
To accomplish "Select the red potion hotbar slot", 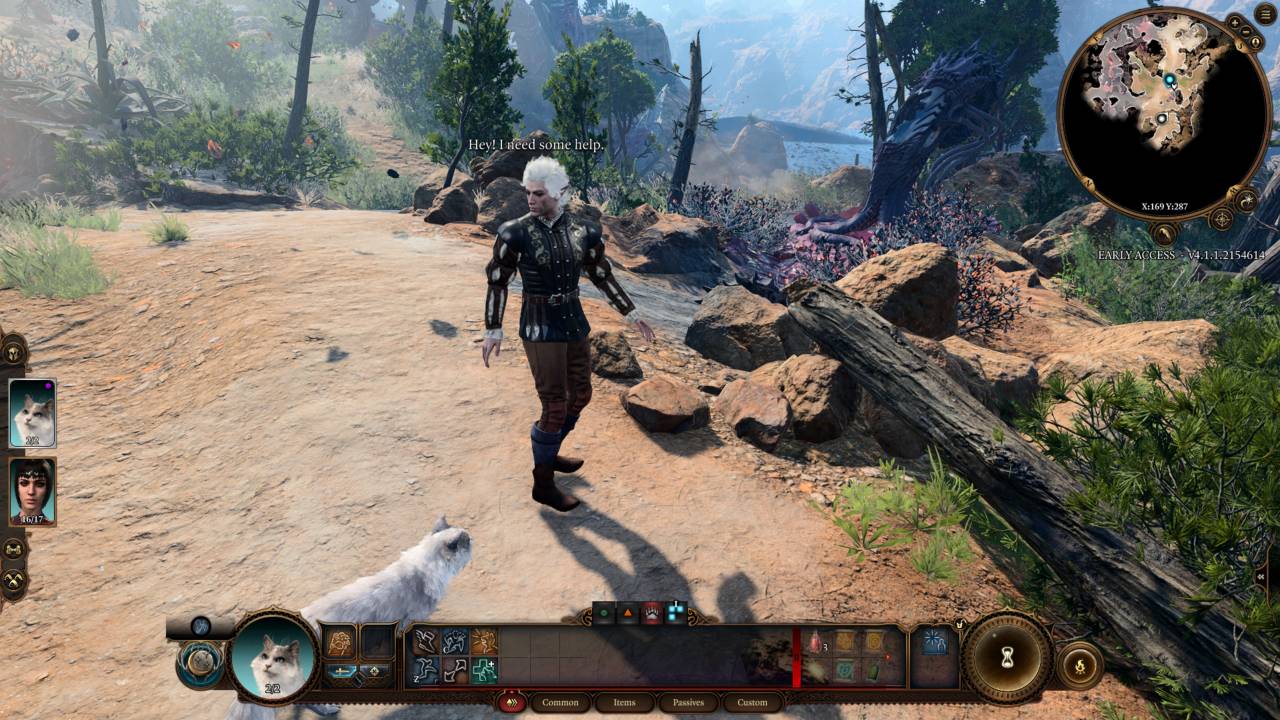I will (815, 642).
